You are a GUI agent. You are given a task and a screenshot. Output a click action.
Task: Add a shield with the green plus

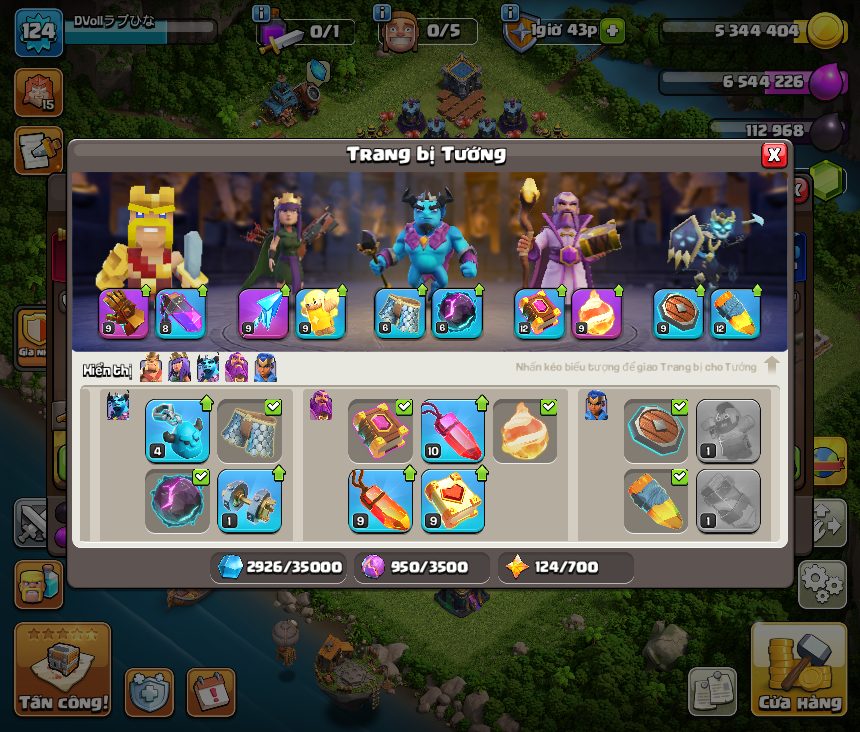[x=613, y=31]
